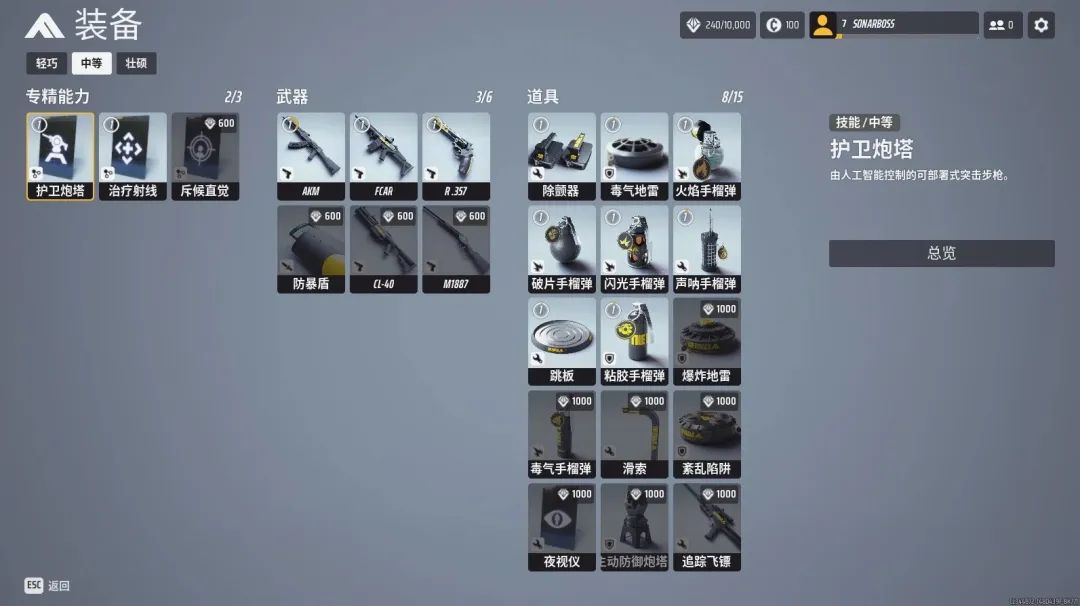Open the 总览 overview button
This screenshot has width=1080, height=606.
[941, 253]
